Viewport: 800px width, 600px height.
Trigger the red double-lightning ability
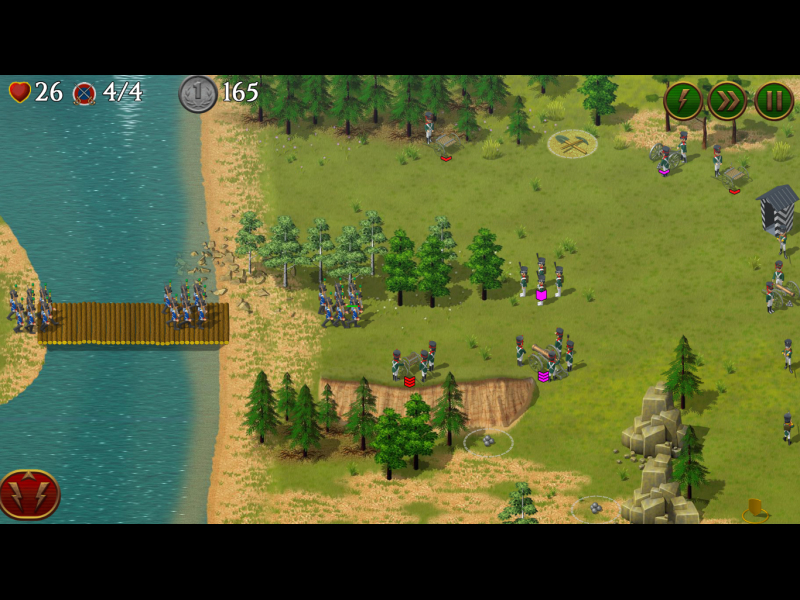29,494
